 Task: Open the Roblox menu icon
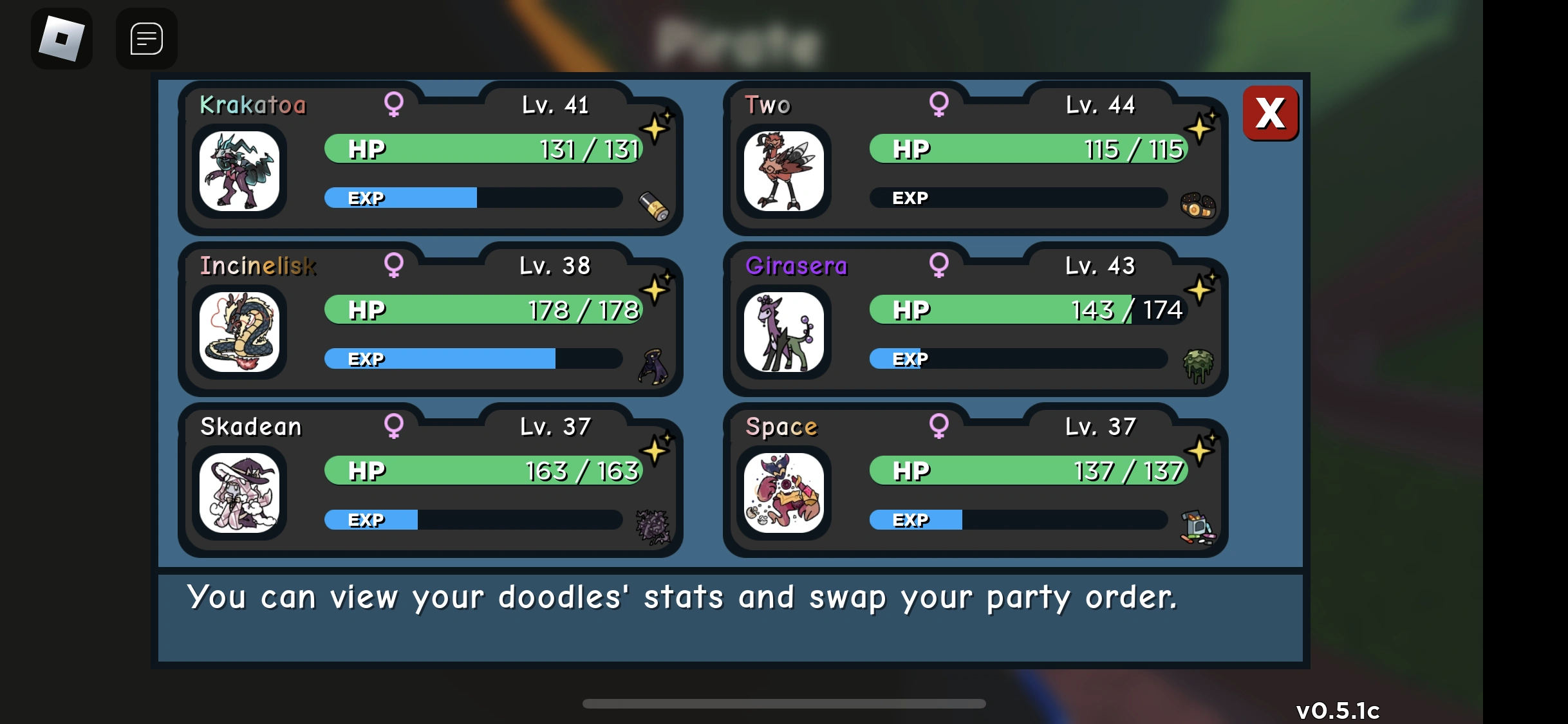coord(61,38)
